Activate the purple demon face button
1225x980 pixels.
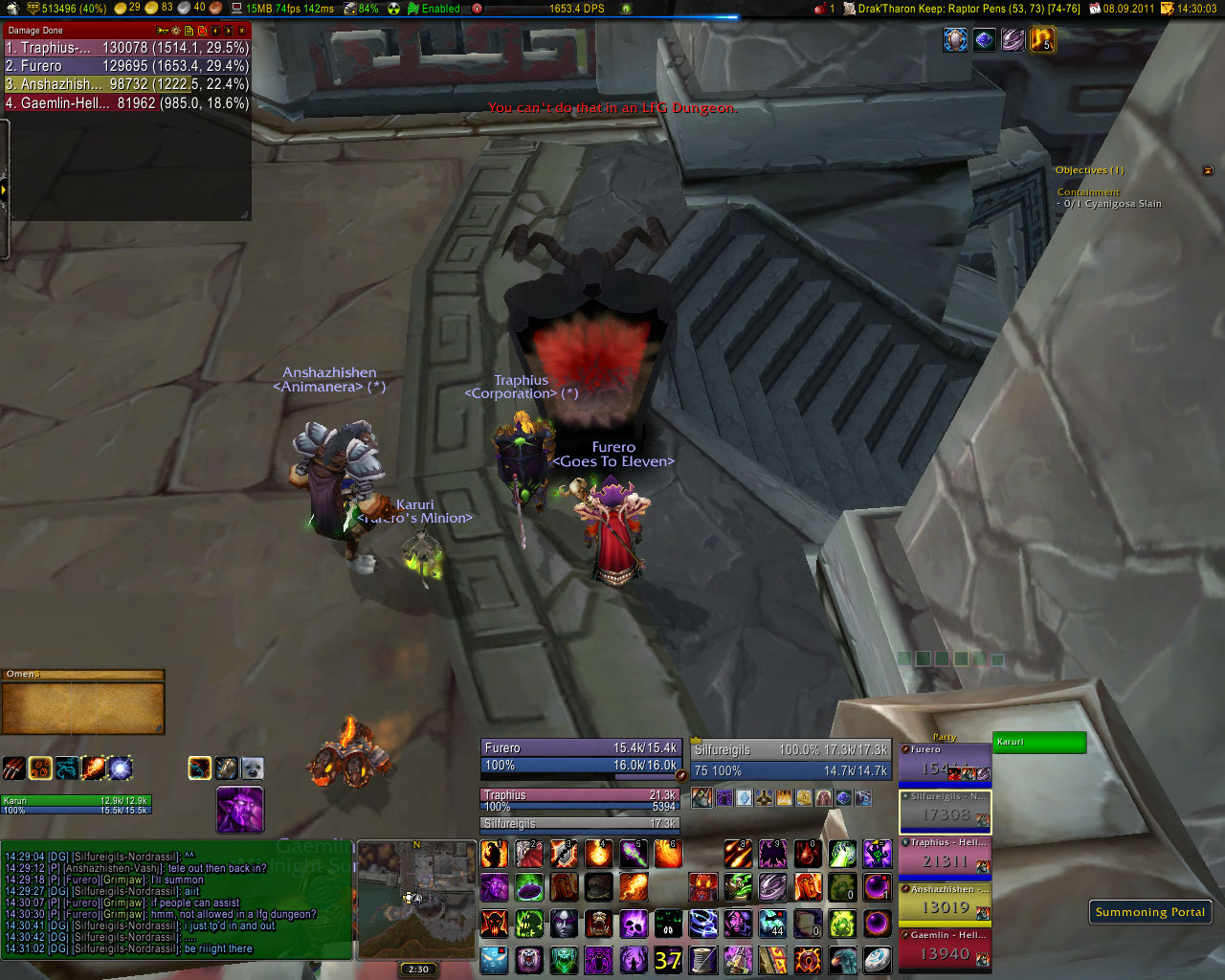click(x=239, y=810)
